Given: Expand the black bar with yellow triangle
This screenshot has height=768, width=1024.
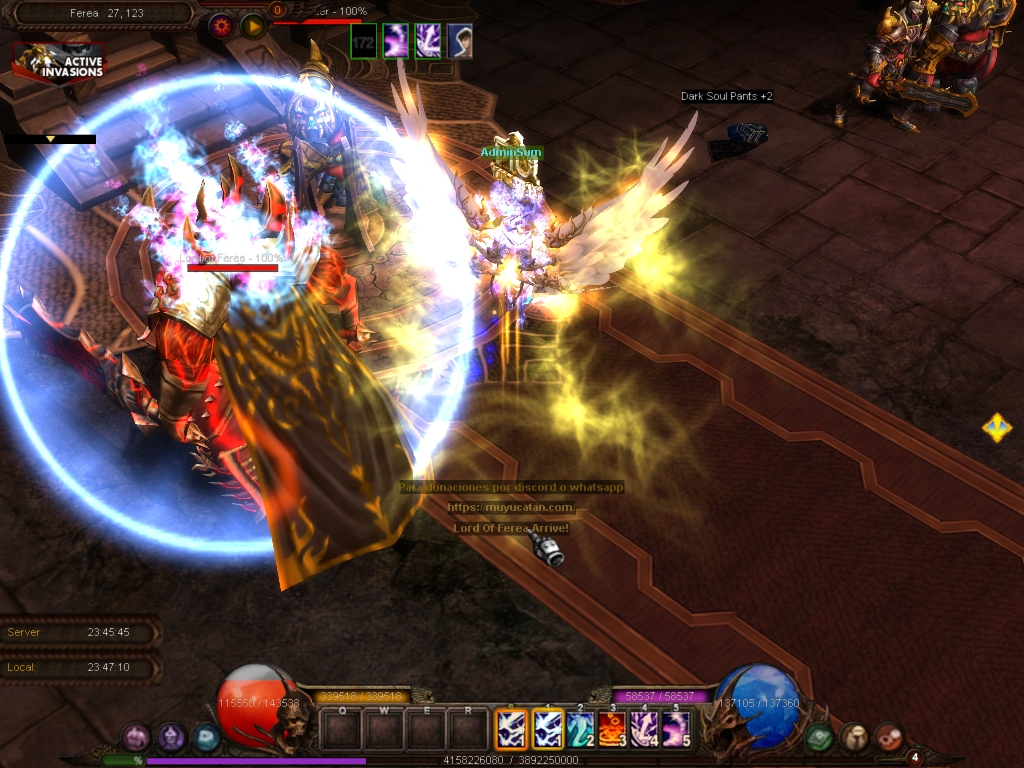Looking at the screenshot, I should tap(50, 140).
